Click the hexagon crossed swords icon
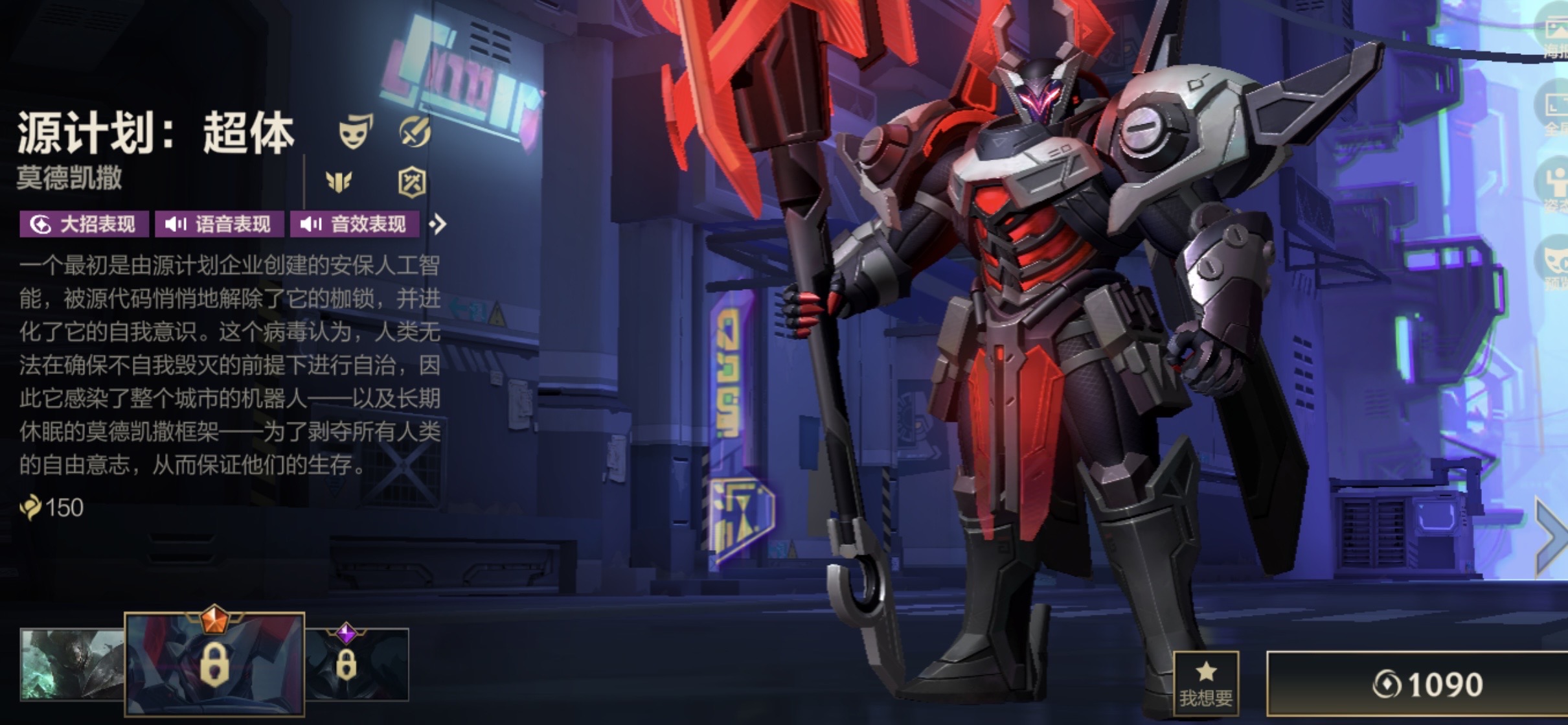The height and width of the screenshot is (725, 1568). coord(412,182)
